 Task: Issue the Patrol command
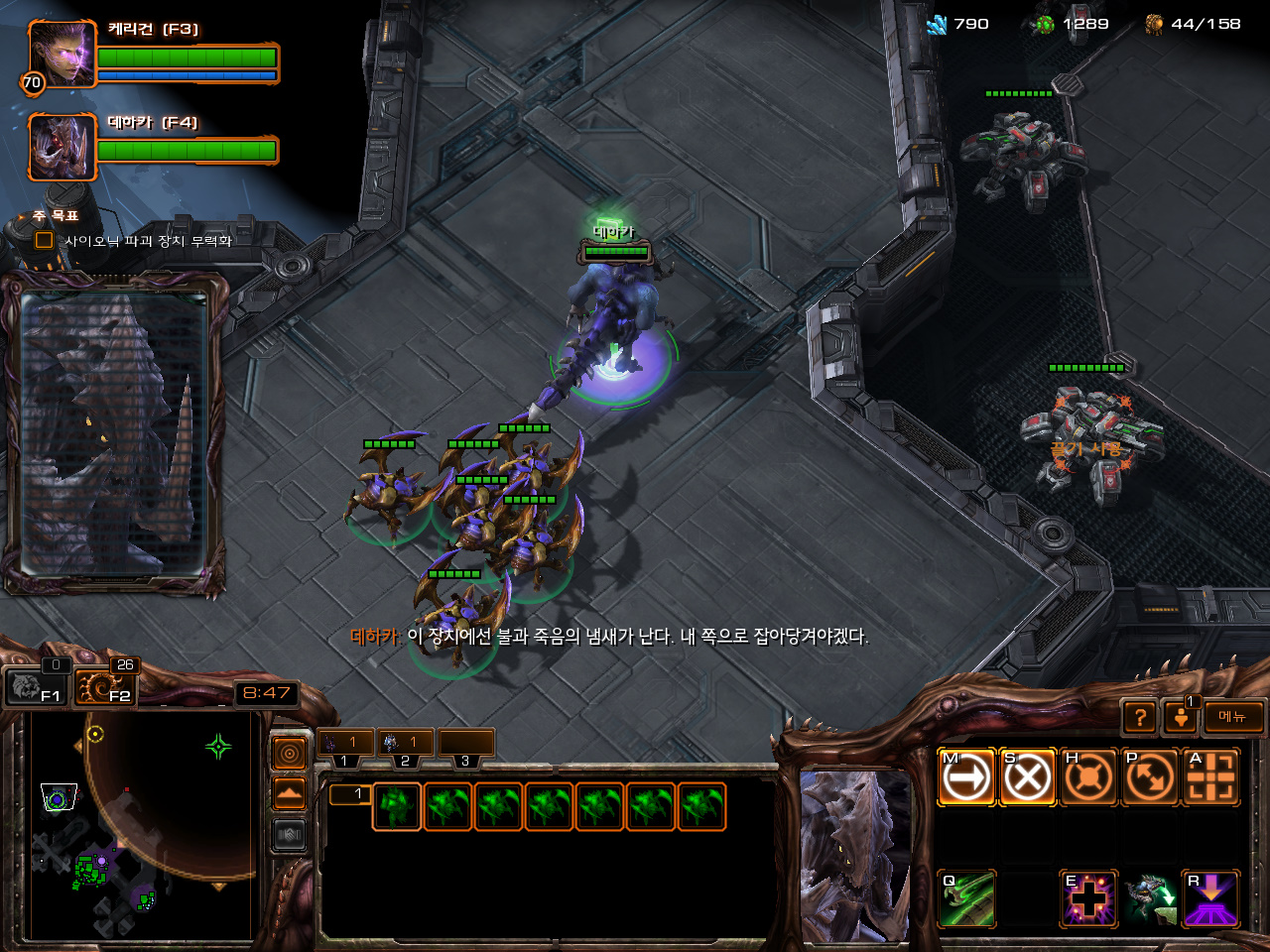pyautogui.click(x=1149, y=777)
